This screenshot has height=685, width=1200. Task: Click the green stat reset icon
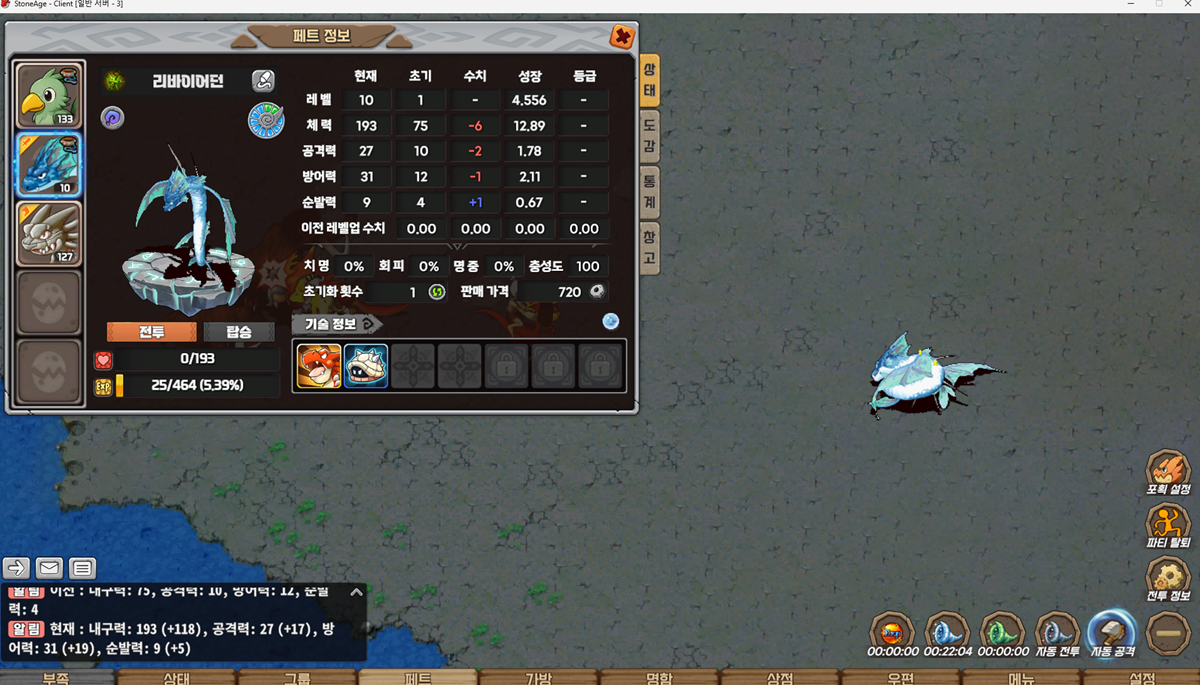tap(437, 292)
